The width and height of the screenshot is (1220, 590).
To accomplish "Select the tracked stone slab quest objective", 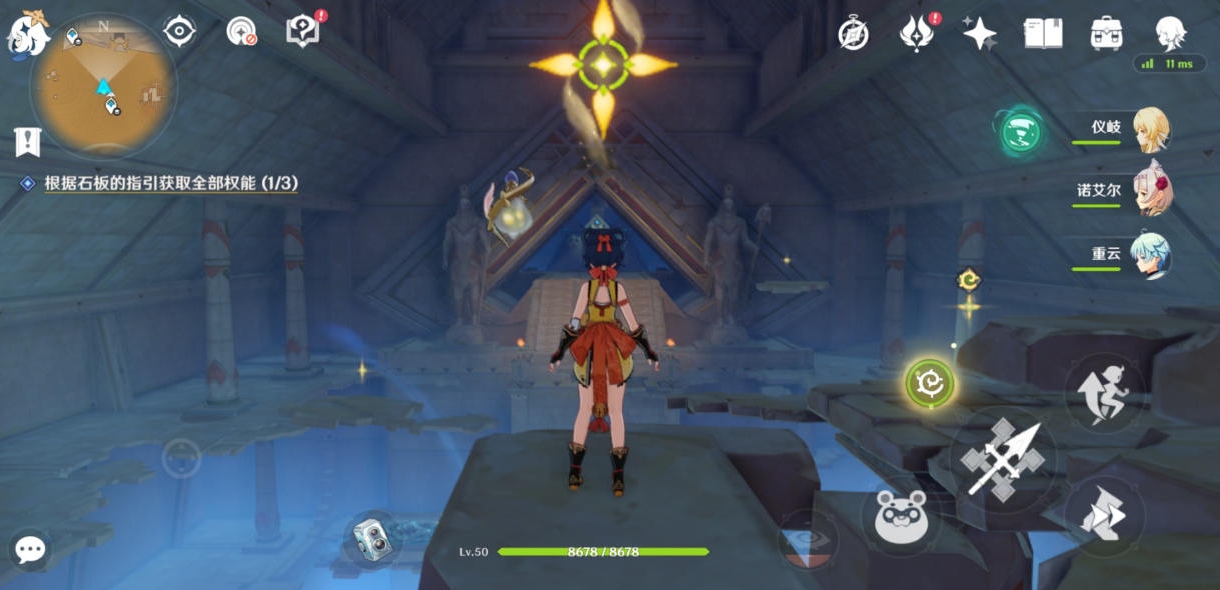I will click(x=170, y=184).
